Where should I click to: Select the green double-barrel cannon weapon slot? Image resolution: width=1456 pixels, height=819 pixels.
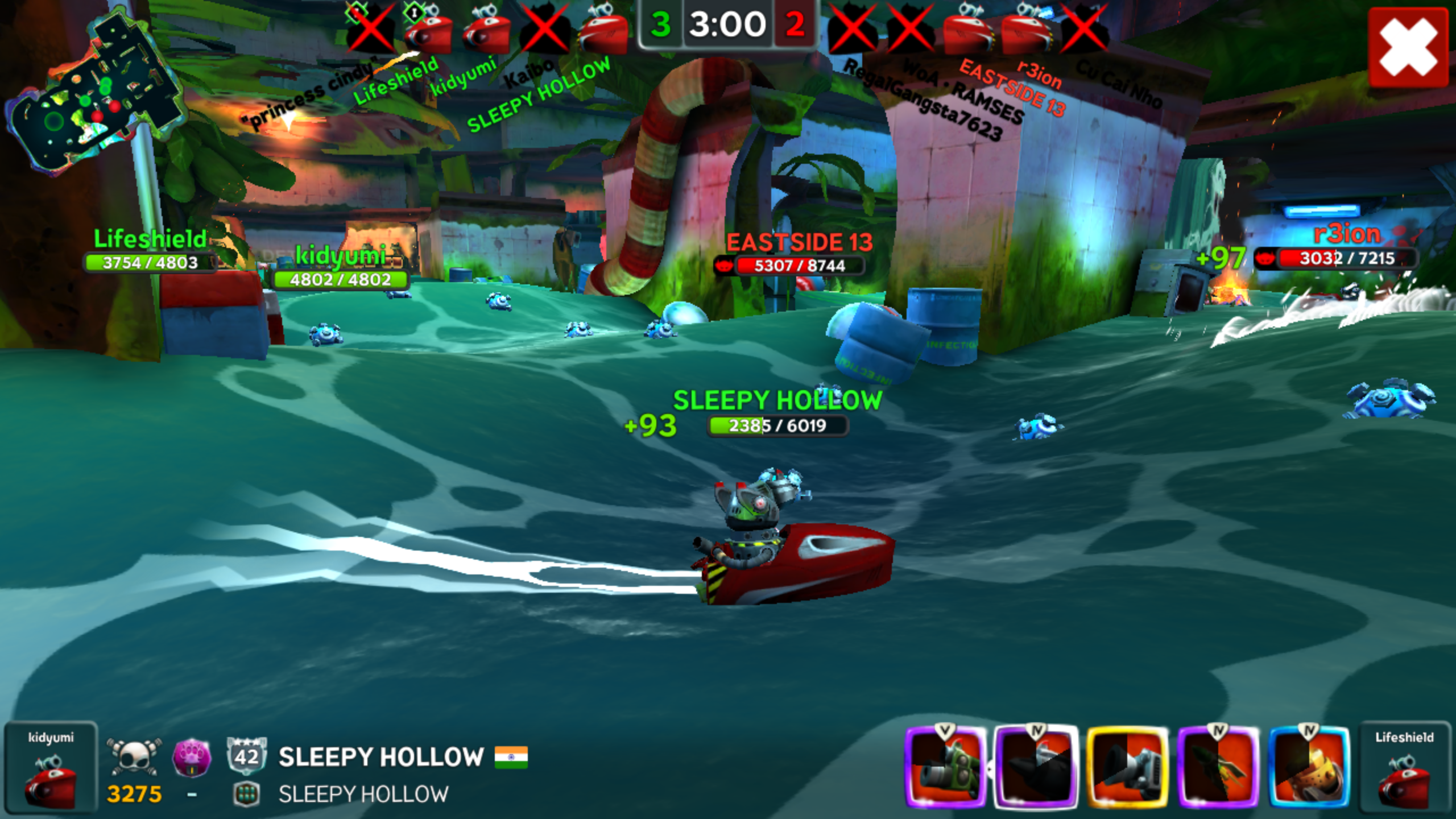(945, 767)
